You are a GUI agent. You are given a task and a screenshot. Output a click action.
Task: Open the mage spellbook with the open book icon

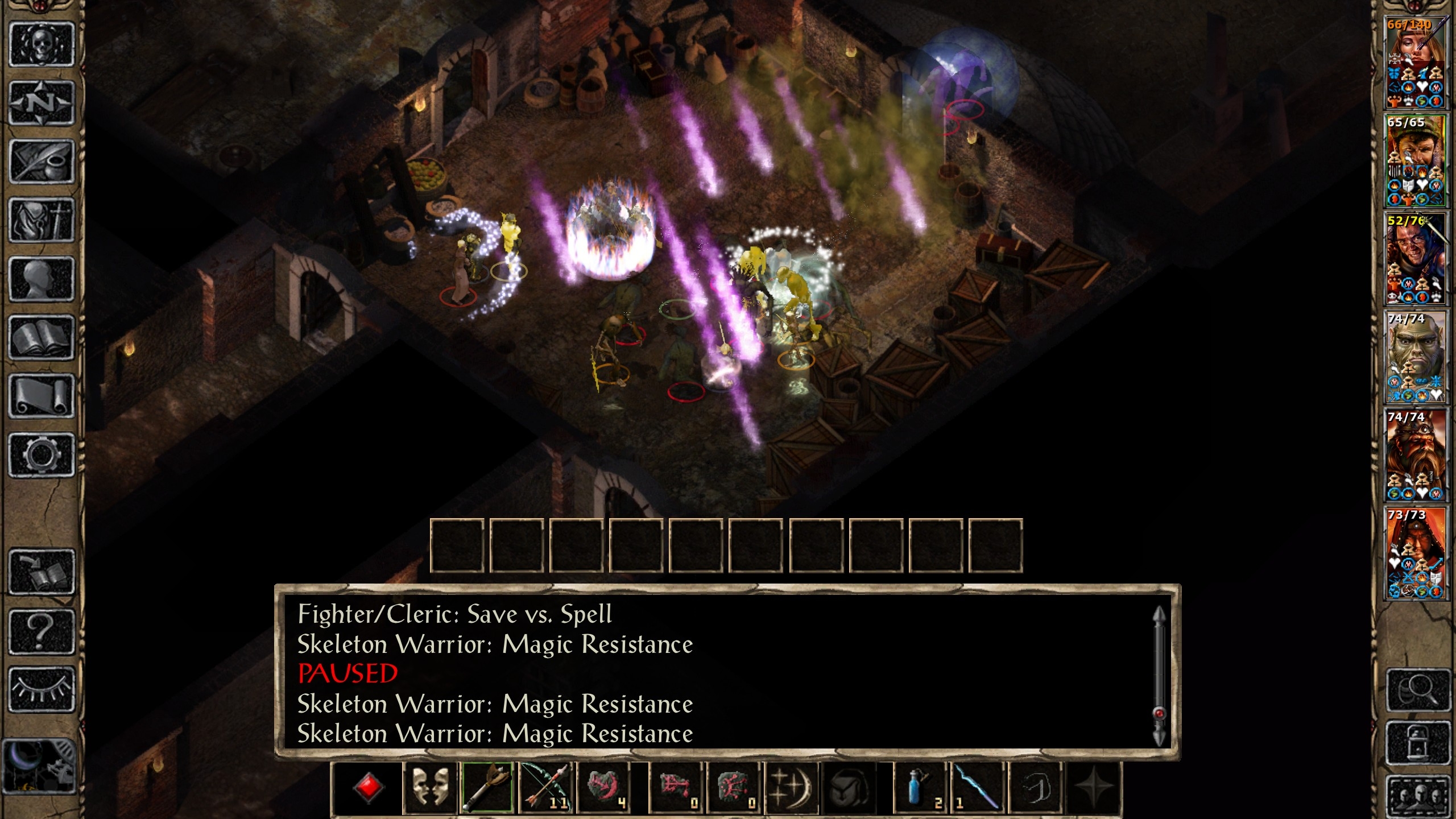[x=42, y=337]
